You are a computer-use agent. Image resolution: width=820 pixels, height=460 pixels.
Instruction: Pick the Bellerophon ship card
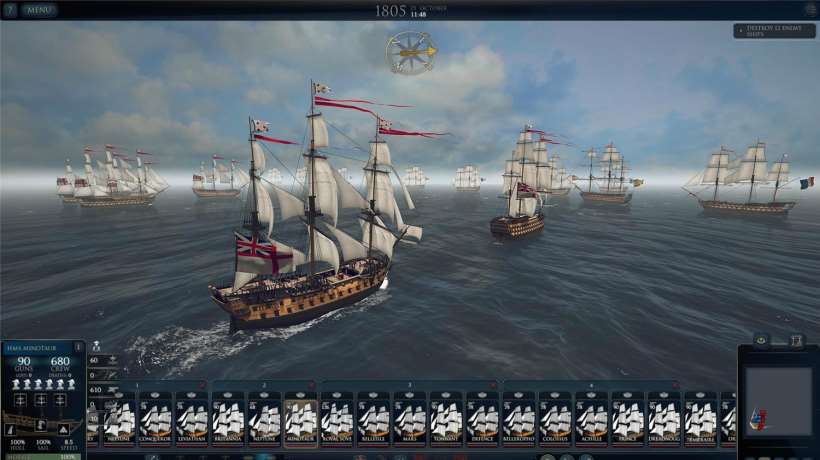pyautogui.click(x=519, y=418)
